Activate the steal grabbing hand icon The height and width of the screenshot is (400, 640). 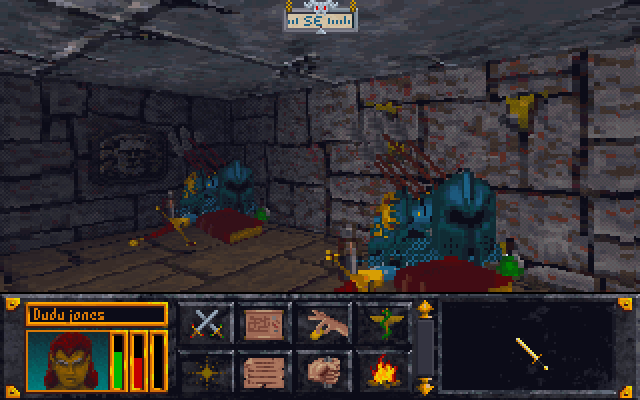tap(324, 323)
